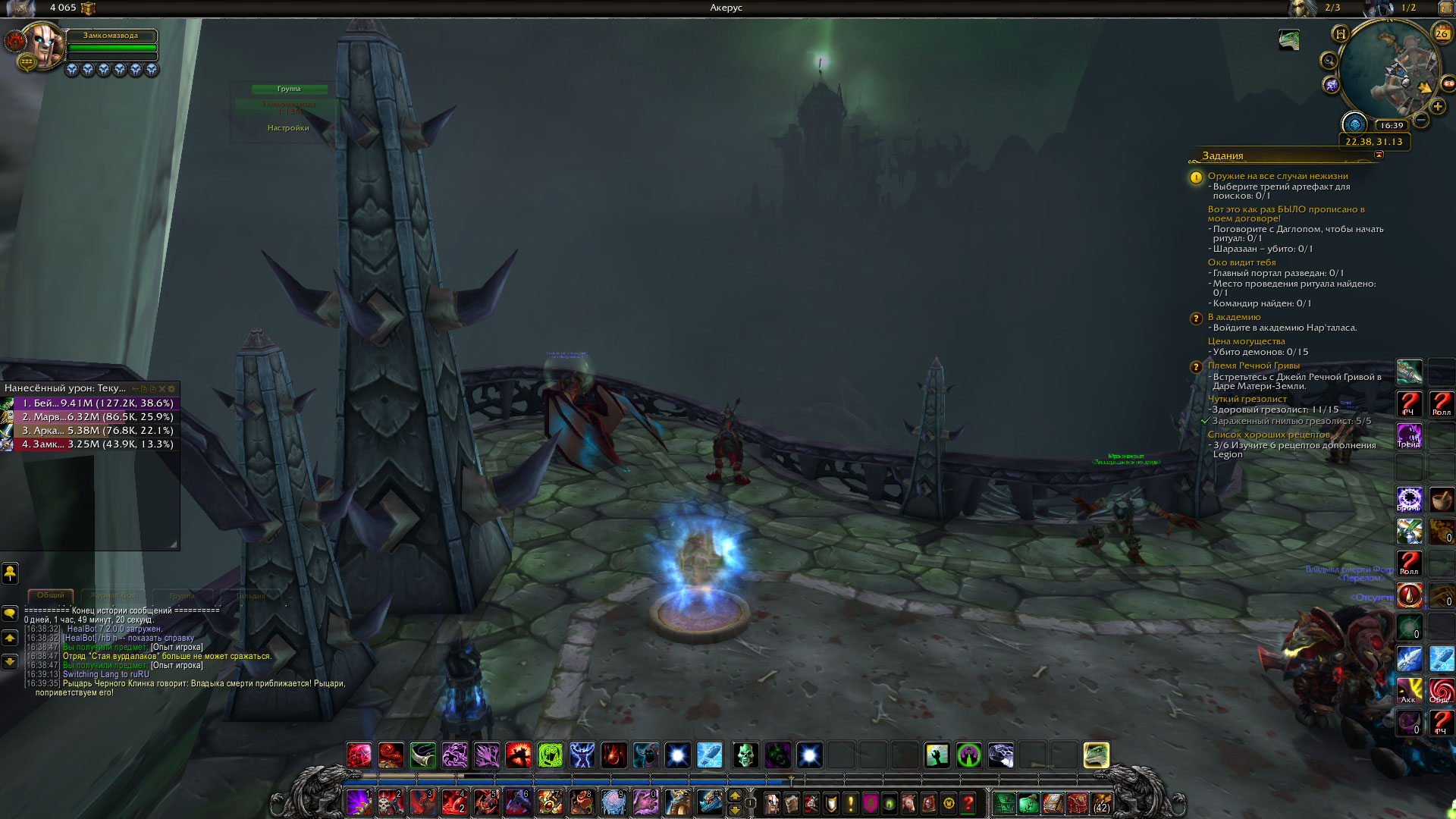Click the minimap zoom-in plus button
1456x819 pixels.
(x=1437, y=107)
